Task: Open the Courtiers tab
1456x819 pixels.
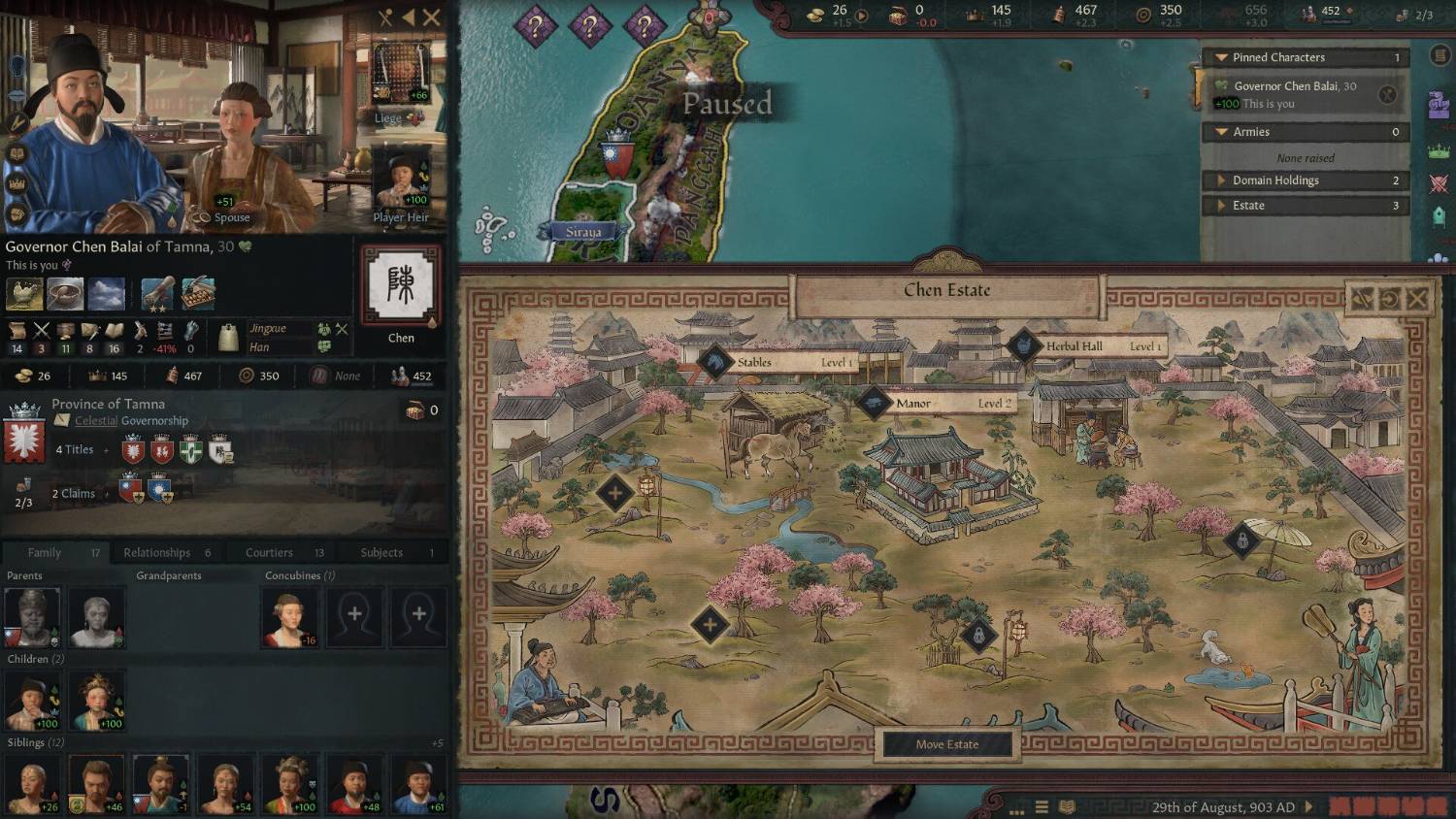Action: (x=269, y=552)
